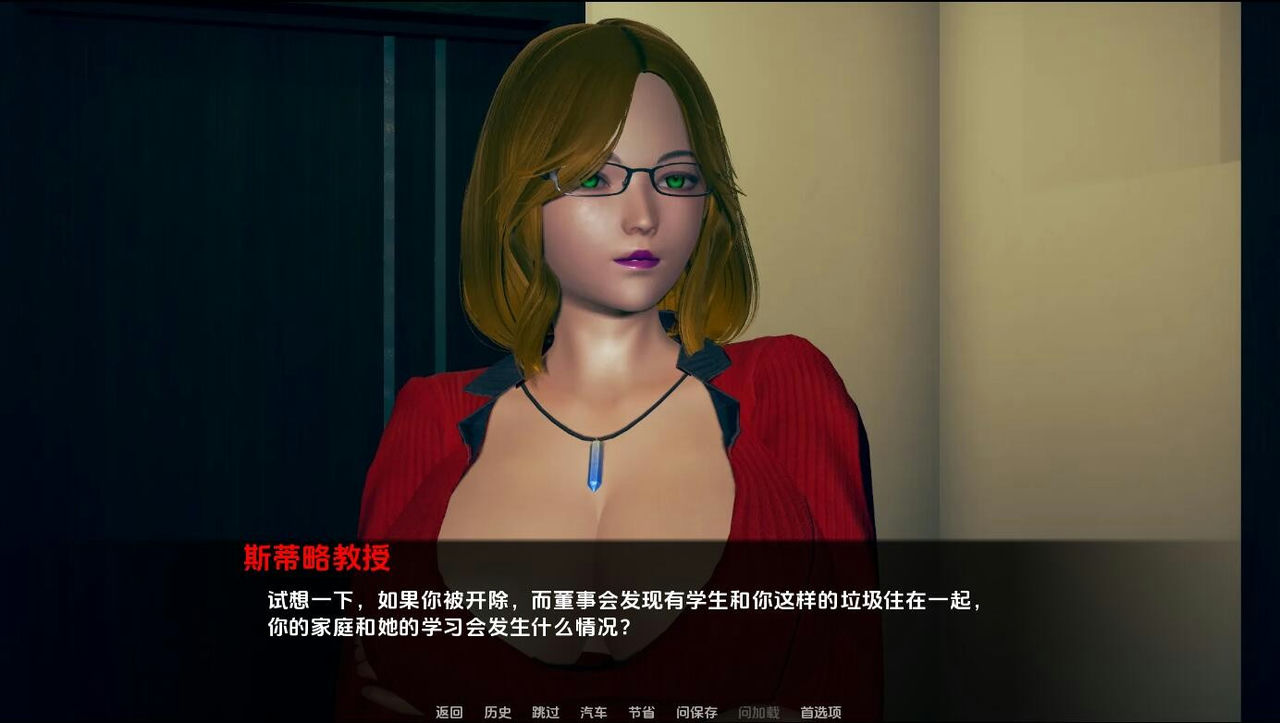Access game settings through 首选项

[x=821, y=712]
